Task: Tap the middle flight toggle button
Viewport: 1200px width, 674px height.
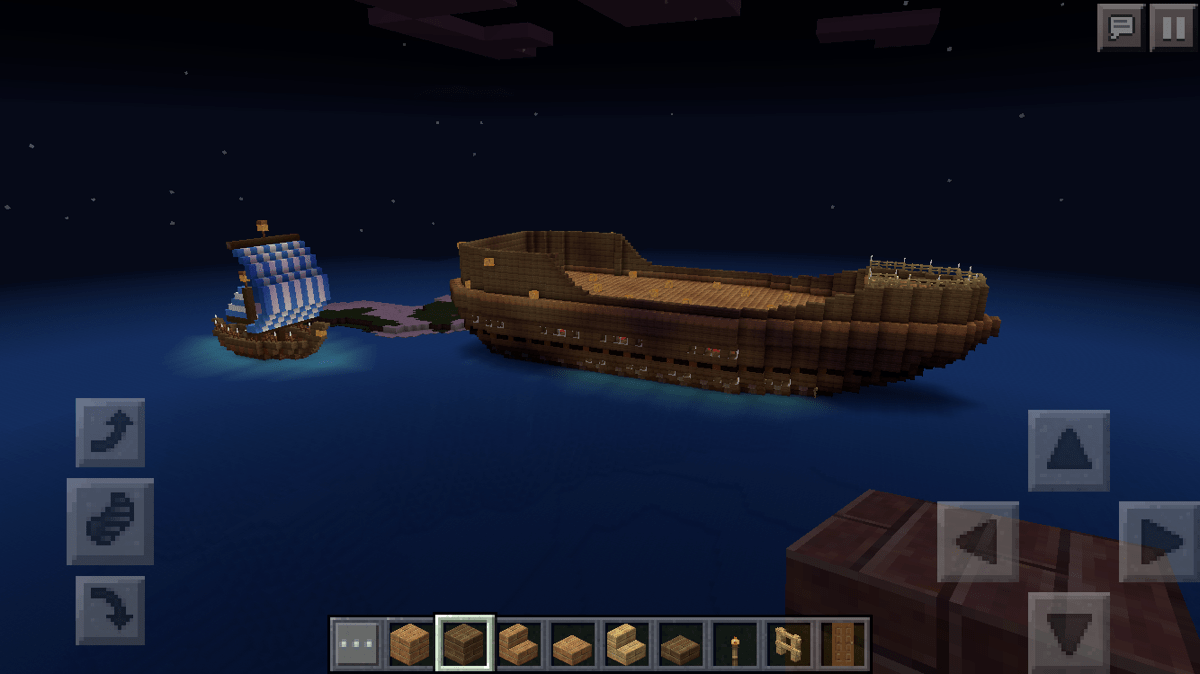Action: pos(110,521)
